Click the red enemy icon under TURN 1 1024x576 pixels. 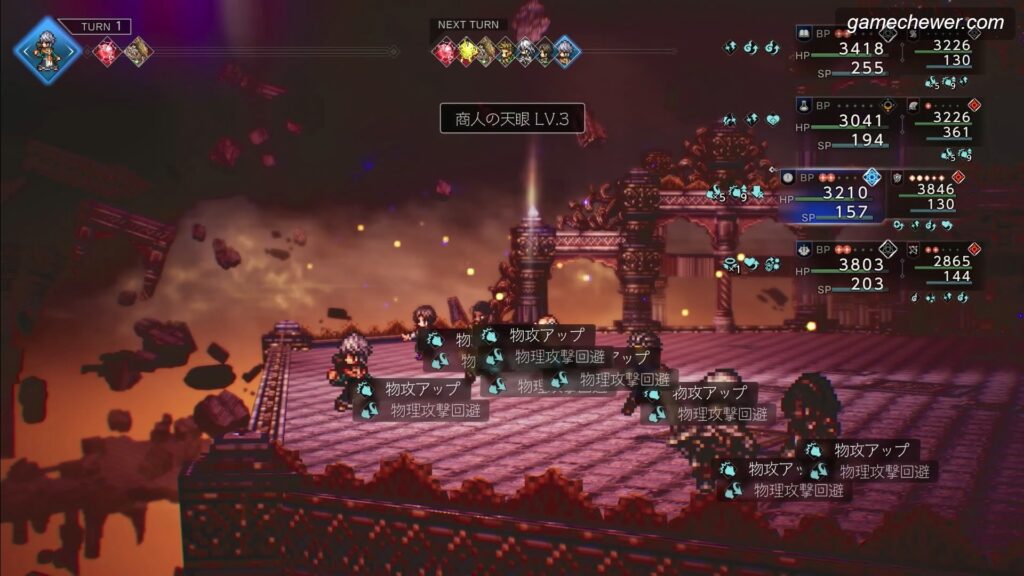tap(107, 51)
